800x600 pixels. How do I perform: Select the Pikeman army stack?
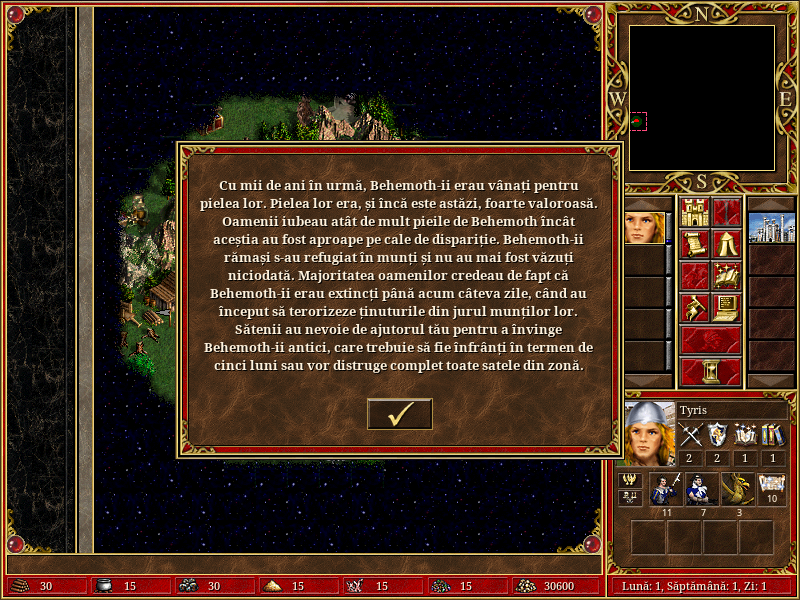tap(665, 489)
